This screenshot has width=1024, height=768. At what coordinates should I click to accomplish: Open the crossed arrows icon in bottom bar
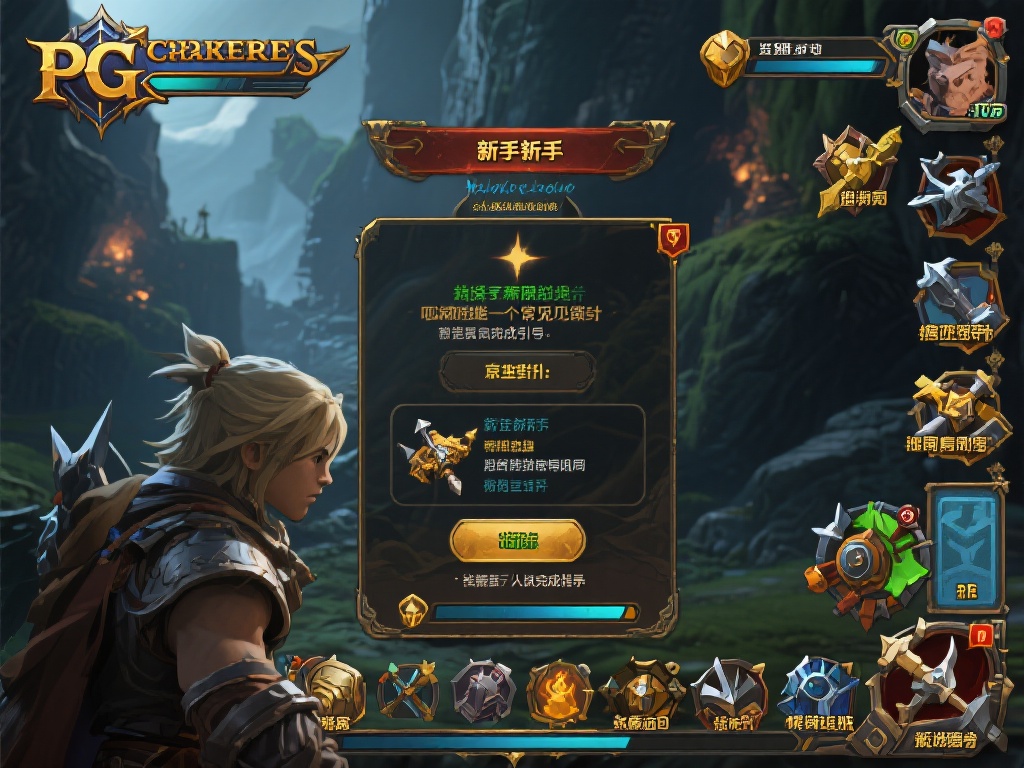[408, 690]
